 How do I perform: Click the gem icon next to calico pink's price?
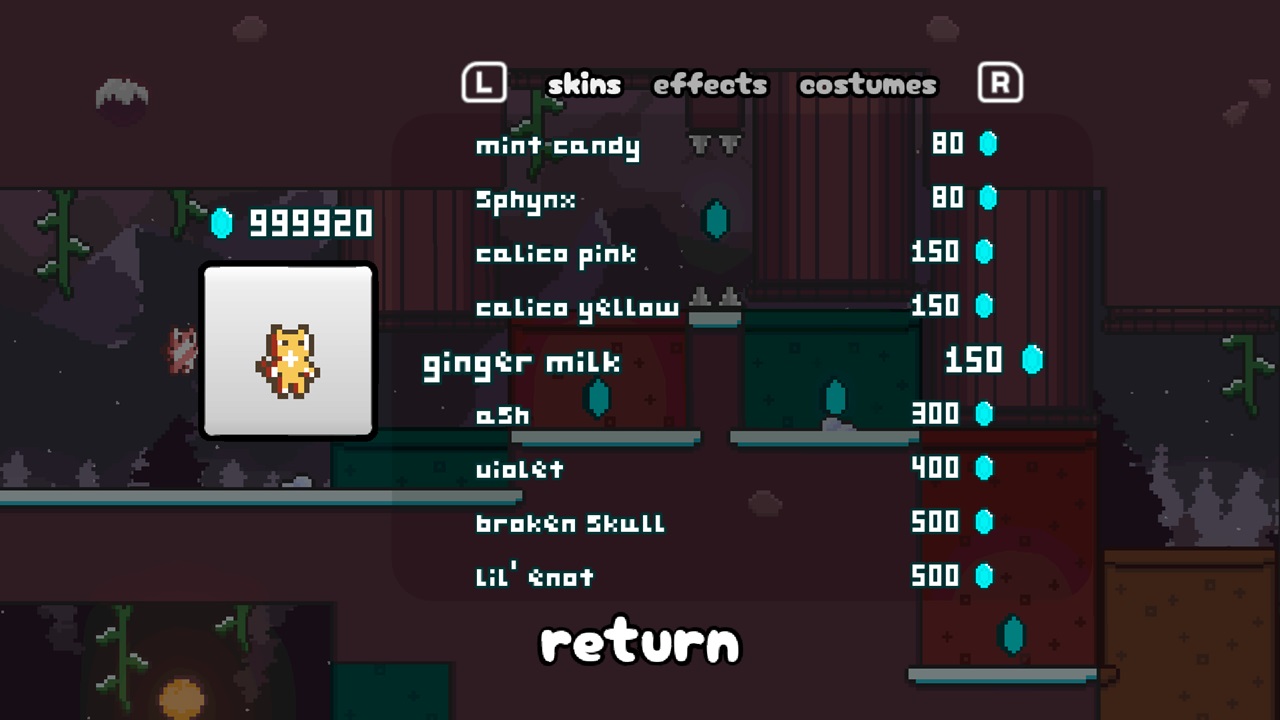click(988, 252)
